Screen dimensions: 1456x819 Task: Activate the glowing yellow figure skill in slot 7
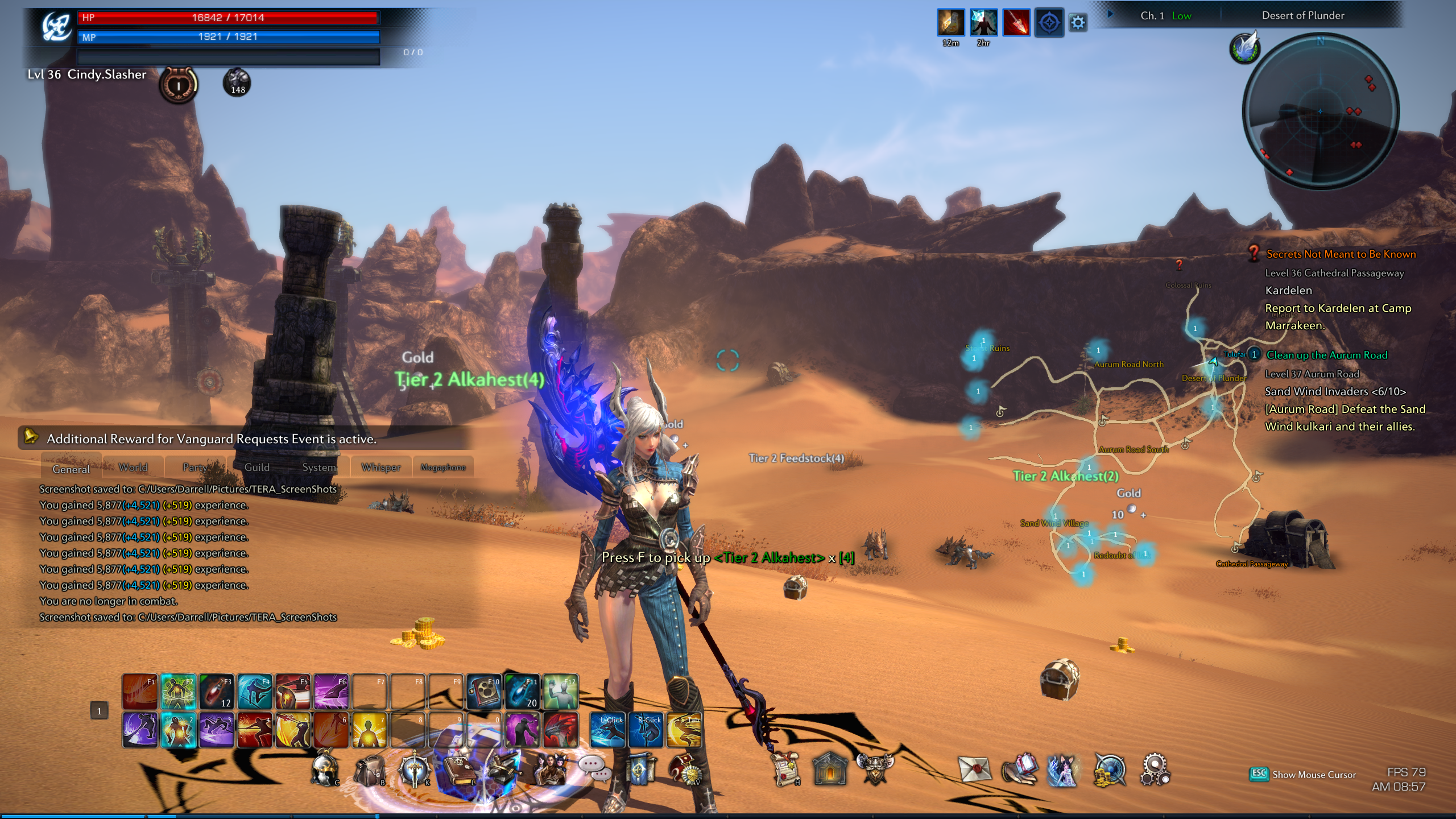369,730
